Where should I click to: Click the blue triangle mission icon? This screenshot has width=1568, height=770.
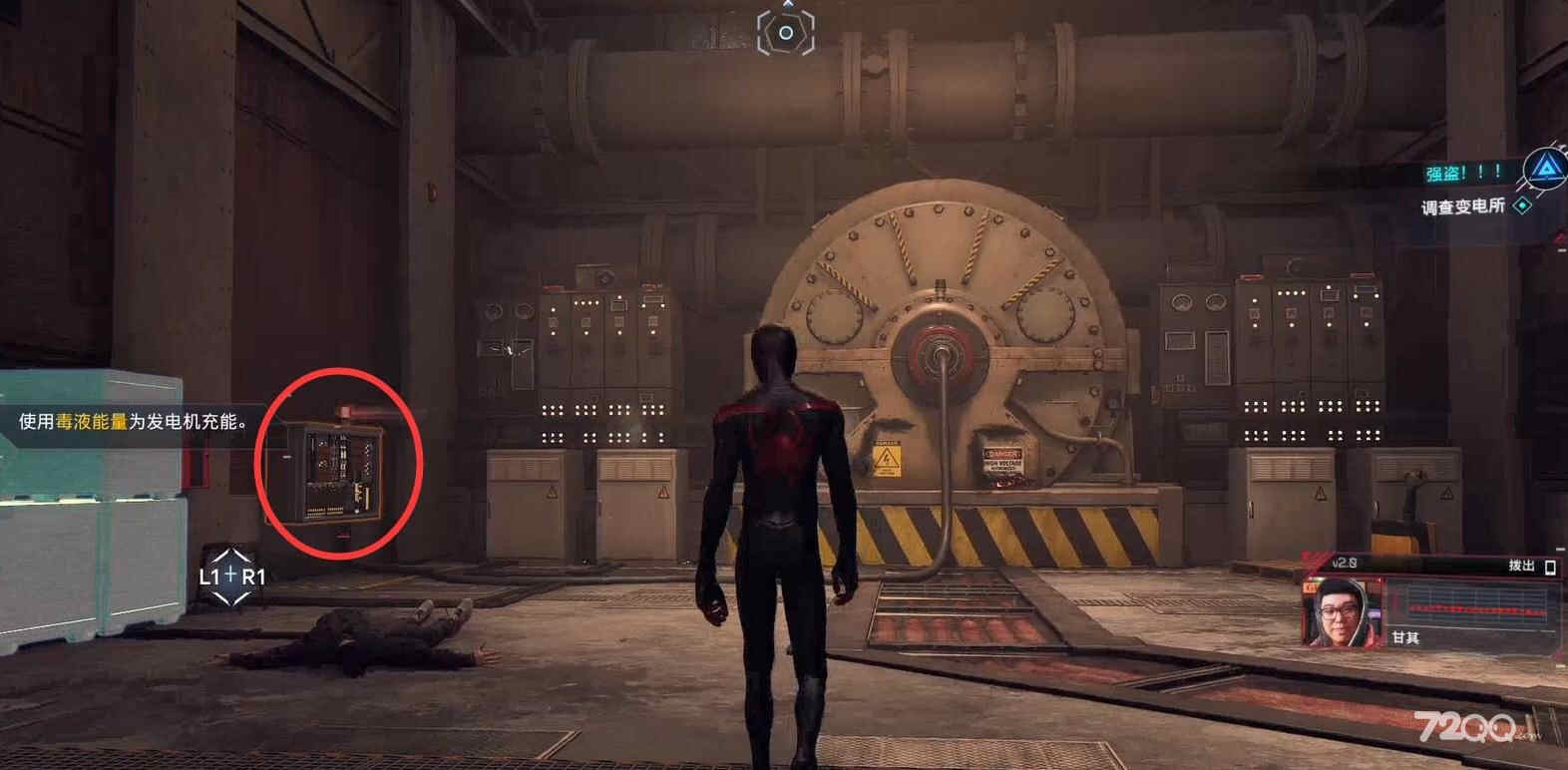tap(1544, 169)
